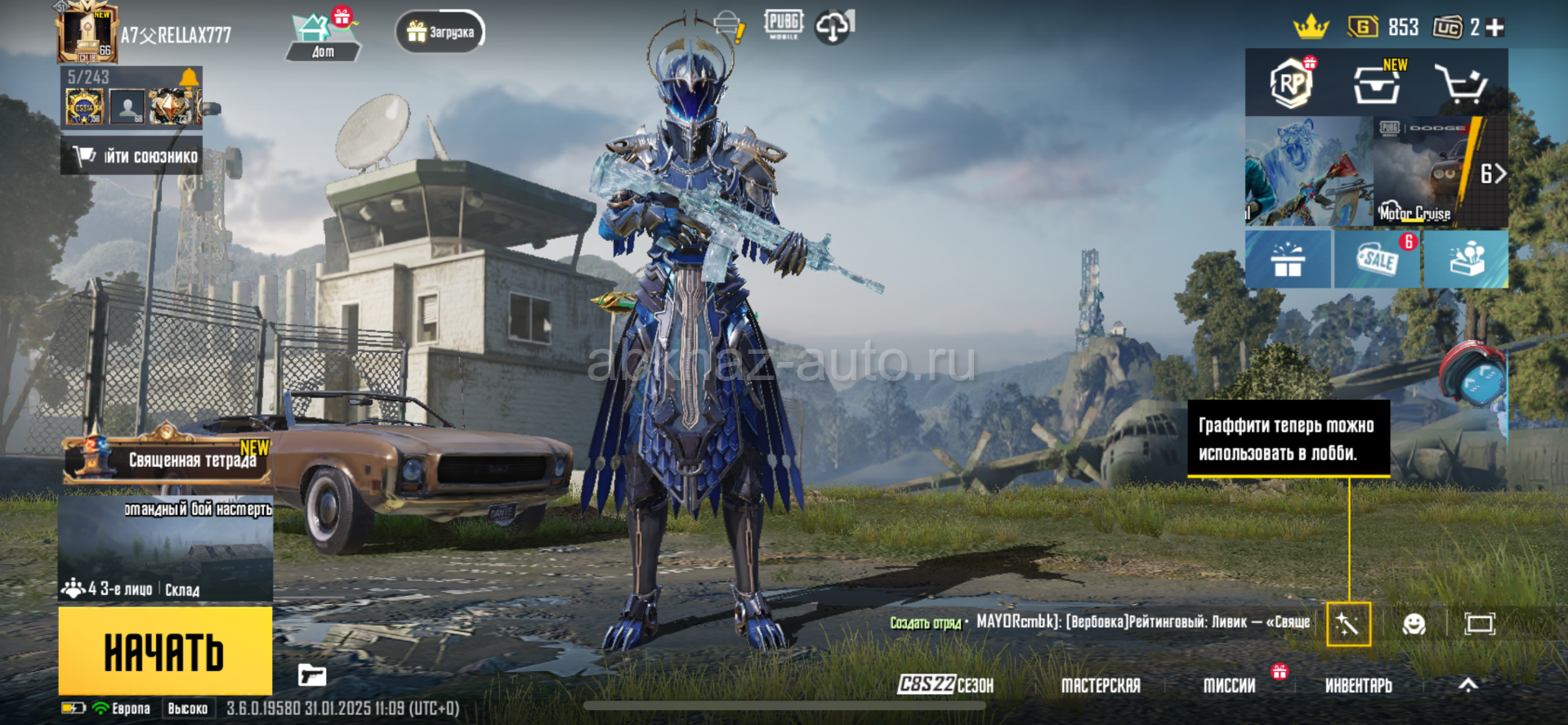Open the emote smiley icon
The width and height of the screenshot is (1568, 725).
point(1414,624)
